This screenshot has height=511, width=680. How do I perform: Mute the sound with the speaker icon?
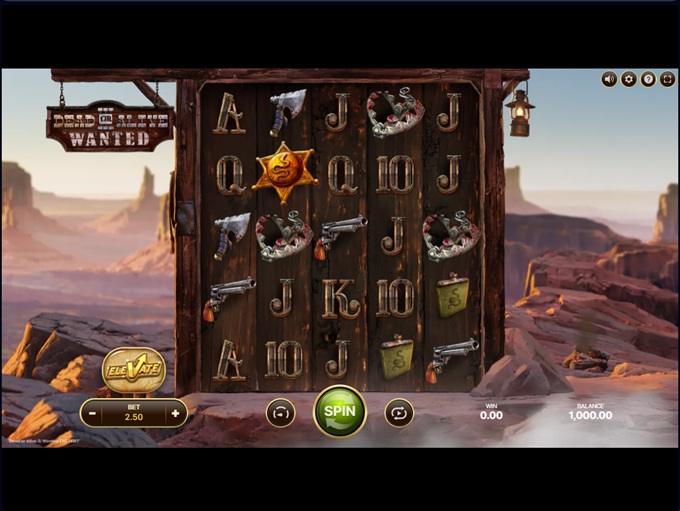coord(609,79)
